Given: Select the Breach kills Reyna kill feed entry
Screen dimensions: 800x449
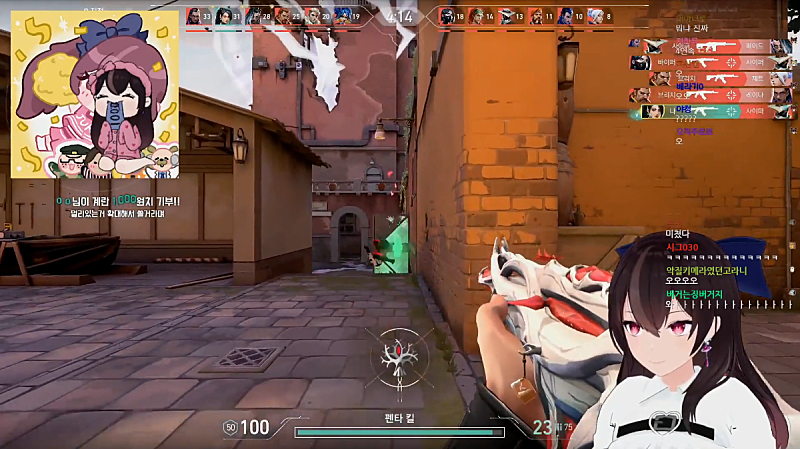Looking at the screenshot, I should tap(709, 94).
